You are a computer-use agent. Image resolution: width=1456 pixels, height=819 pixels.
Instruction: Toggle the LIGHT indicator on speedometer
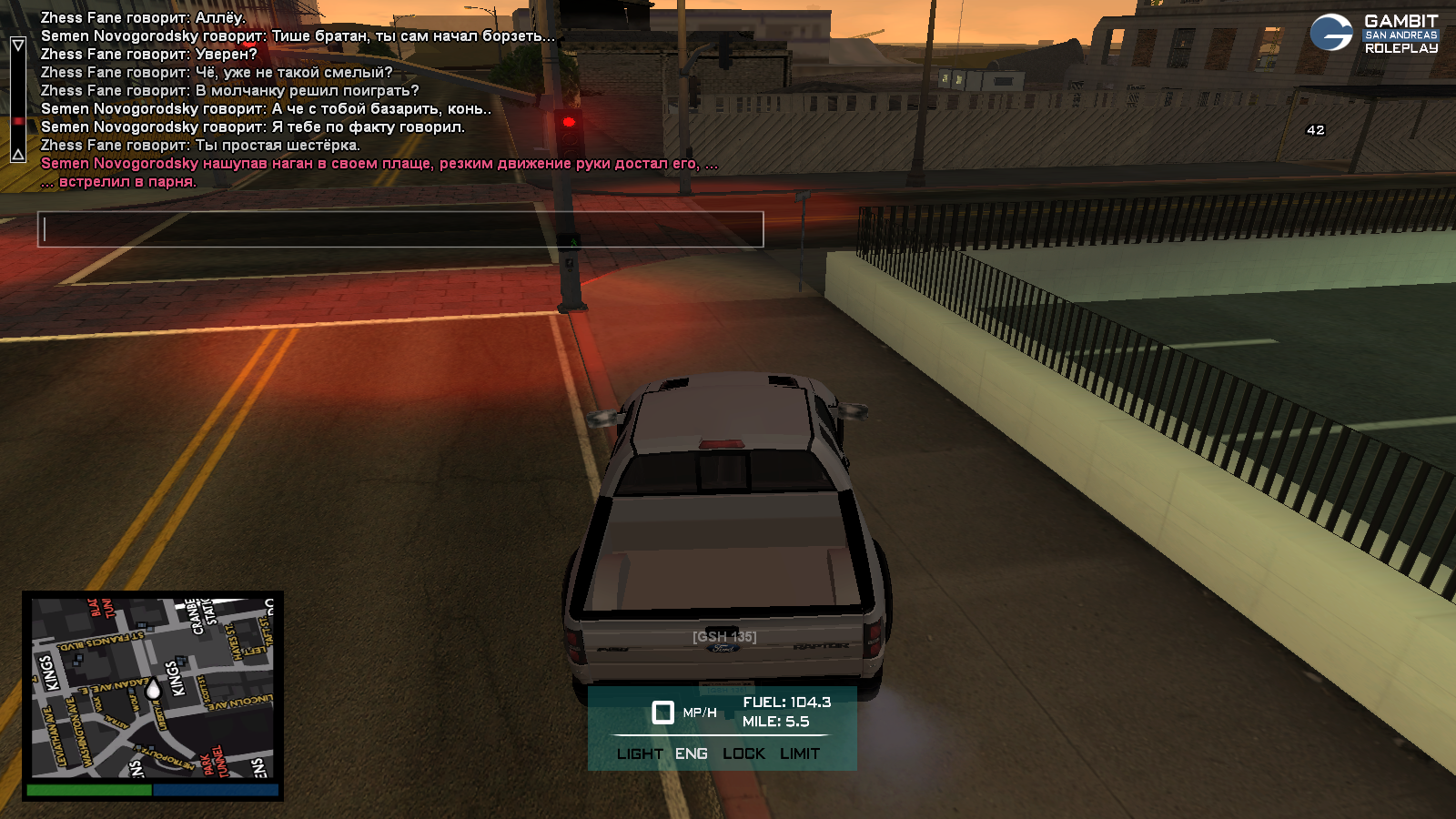(639, 753)
